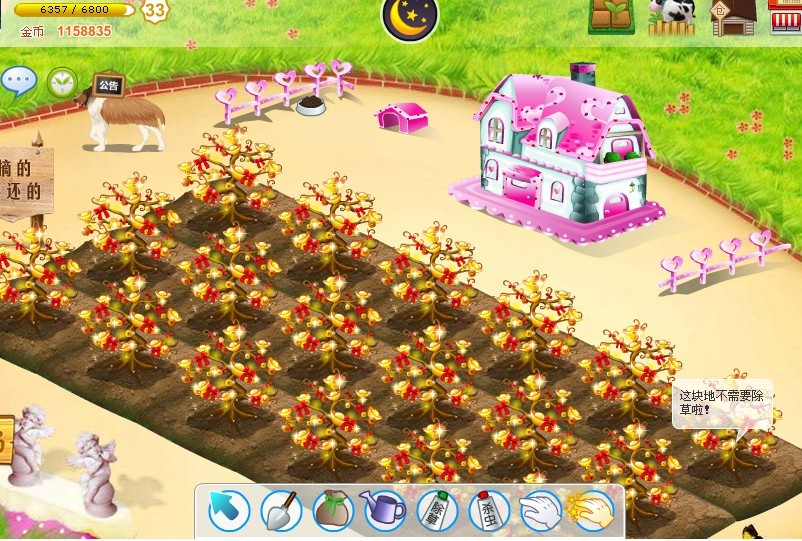The width and height of the screenshot is (802, 541).
Task: Select the 除草 weed killer bottle
Action: (437, 511)
